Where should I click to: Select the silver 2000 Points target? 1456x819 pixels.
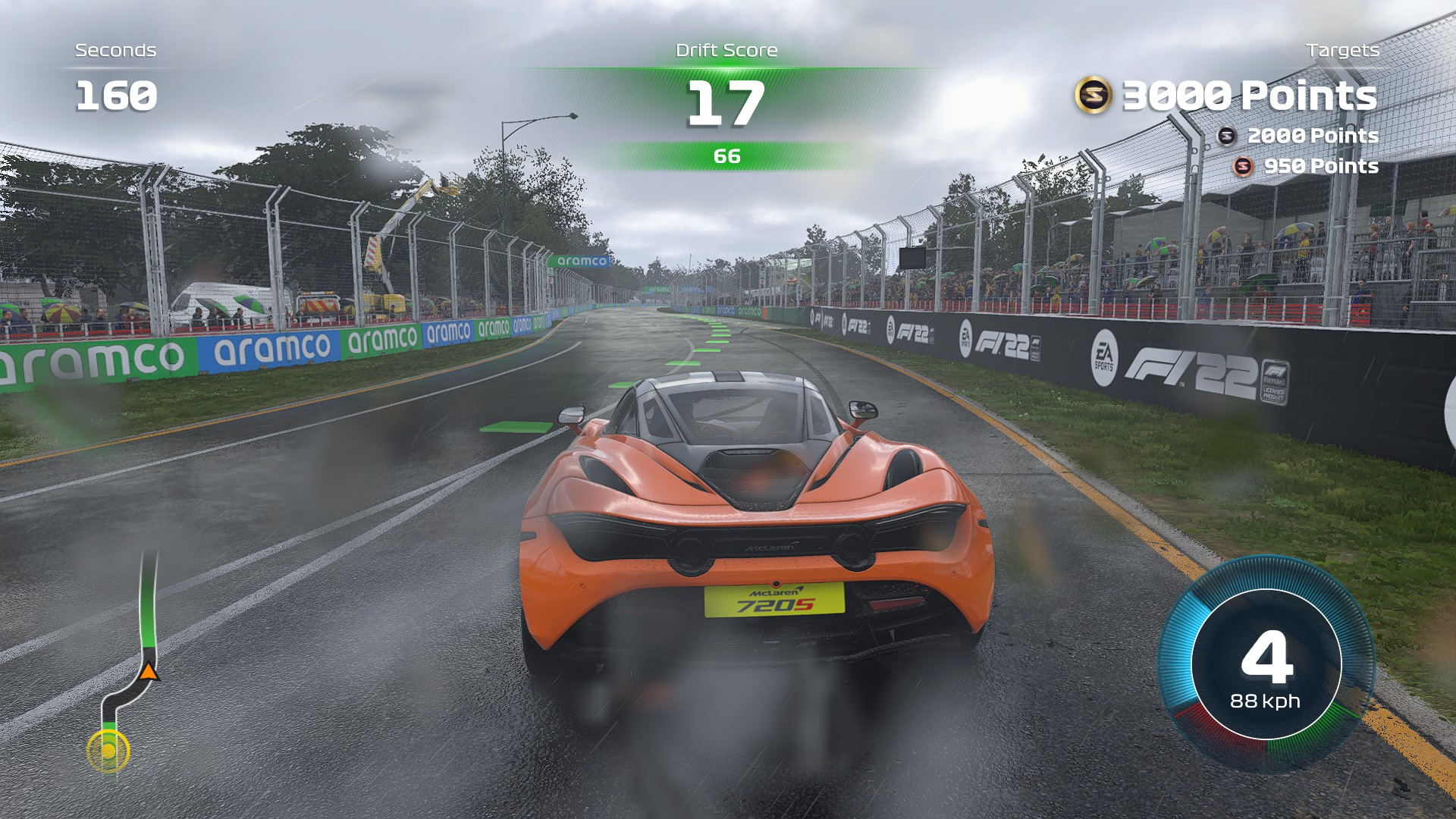click(x=1298, y=136)
